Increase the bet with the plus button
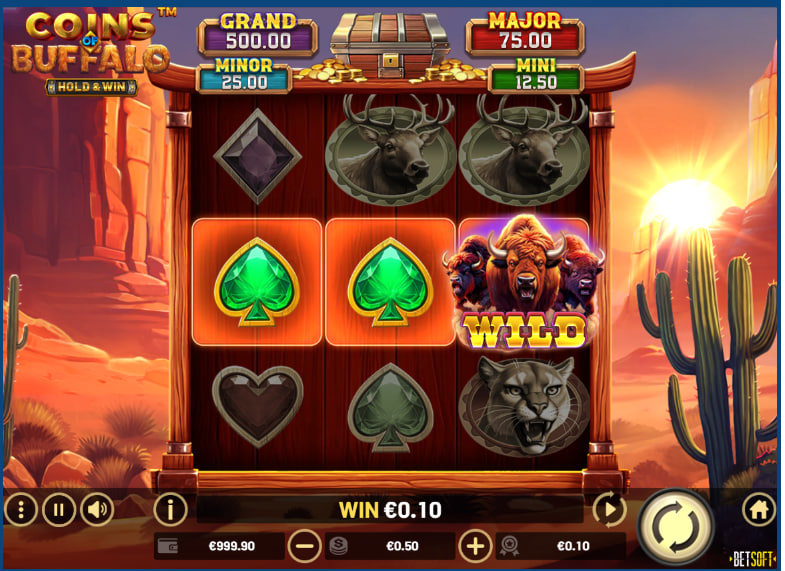The width and height of the screenshot is (785, 571). click(475, 546)
